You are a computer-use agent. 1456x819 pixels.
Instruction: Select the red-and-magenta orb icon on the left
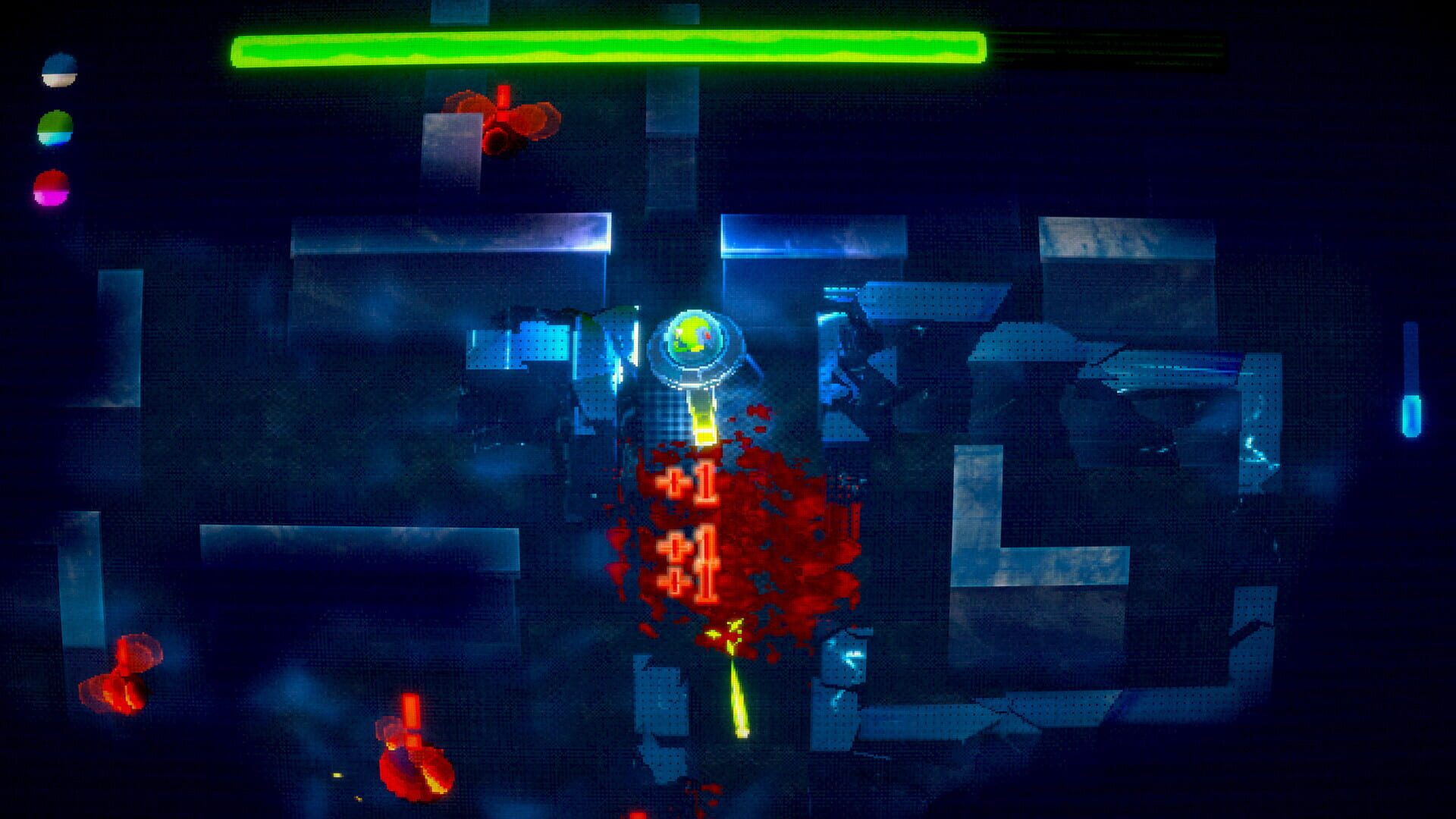51,186
